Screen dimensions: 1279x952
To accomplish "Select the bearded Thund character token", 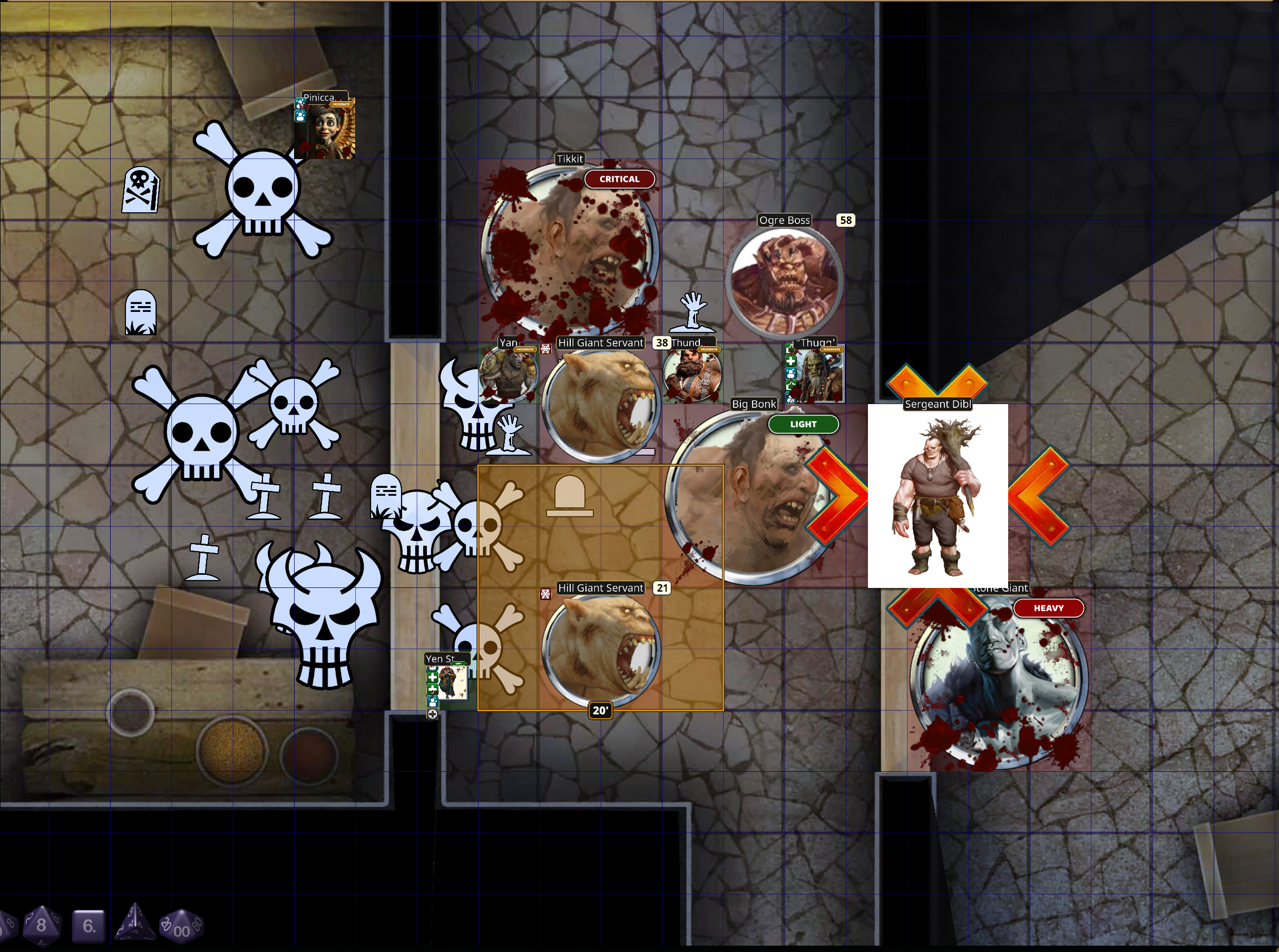I will pos(691,374).
